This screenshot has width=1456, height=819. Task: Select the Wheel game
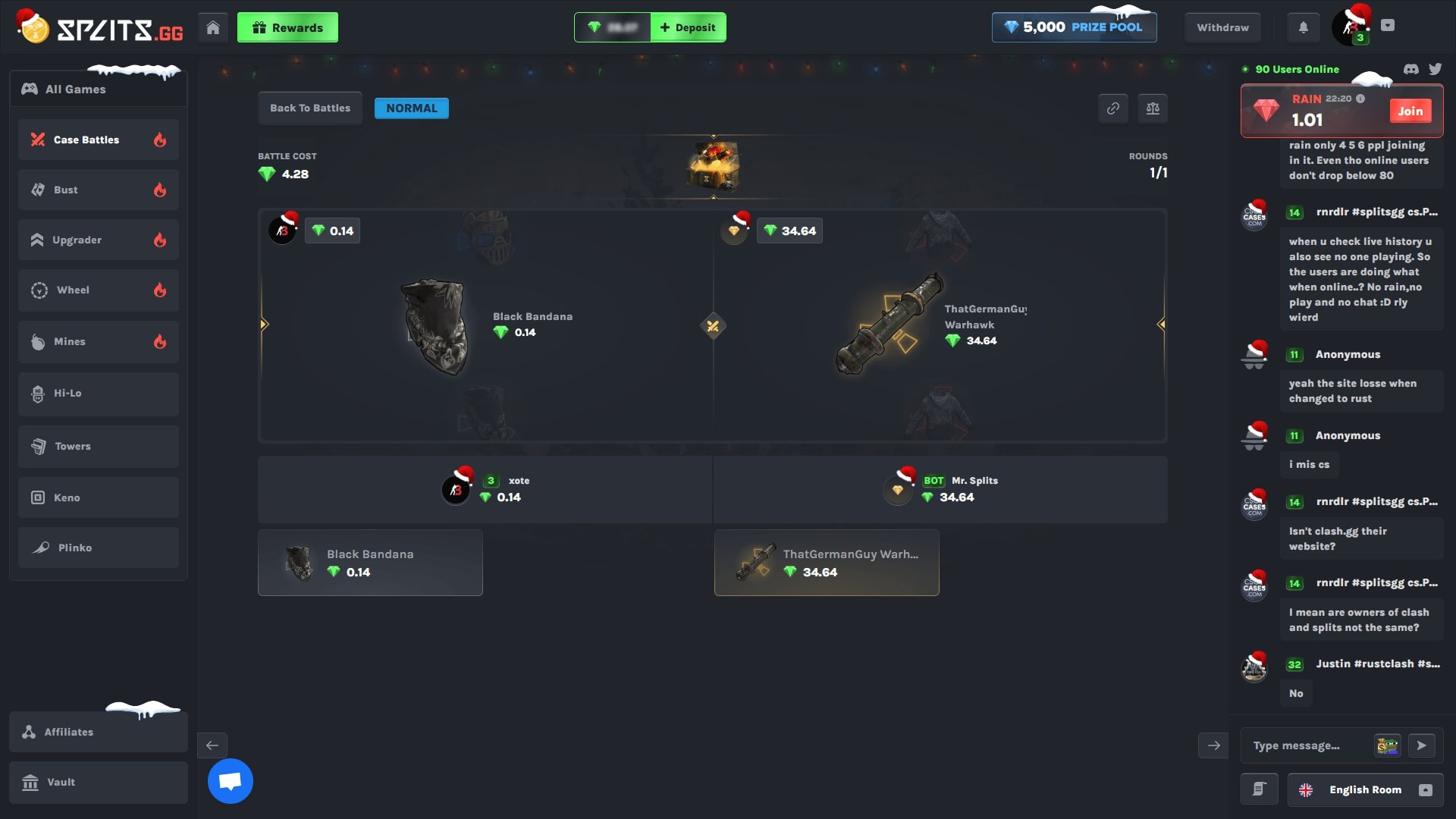pos(73,290)
